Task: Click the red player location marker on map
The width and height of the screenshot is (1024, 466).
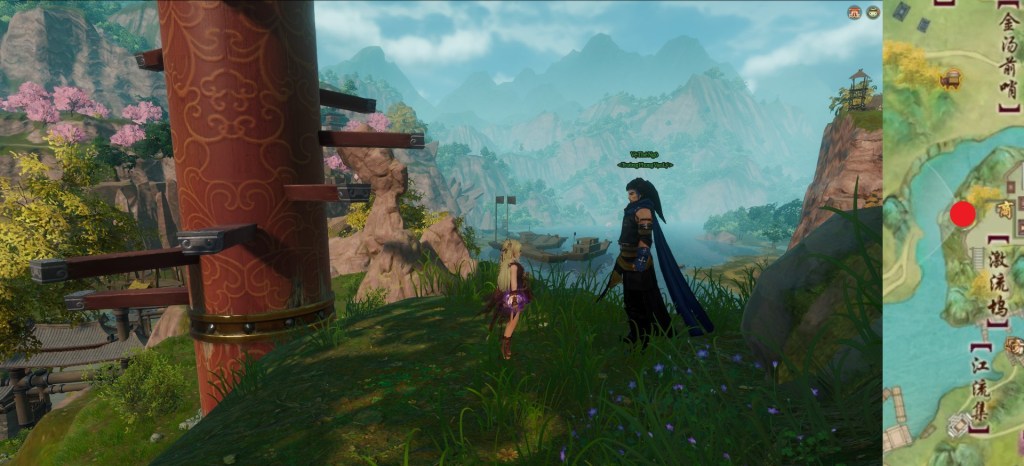Action: click(962, 213)
